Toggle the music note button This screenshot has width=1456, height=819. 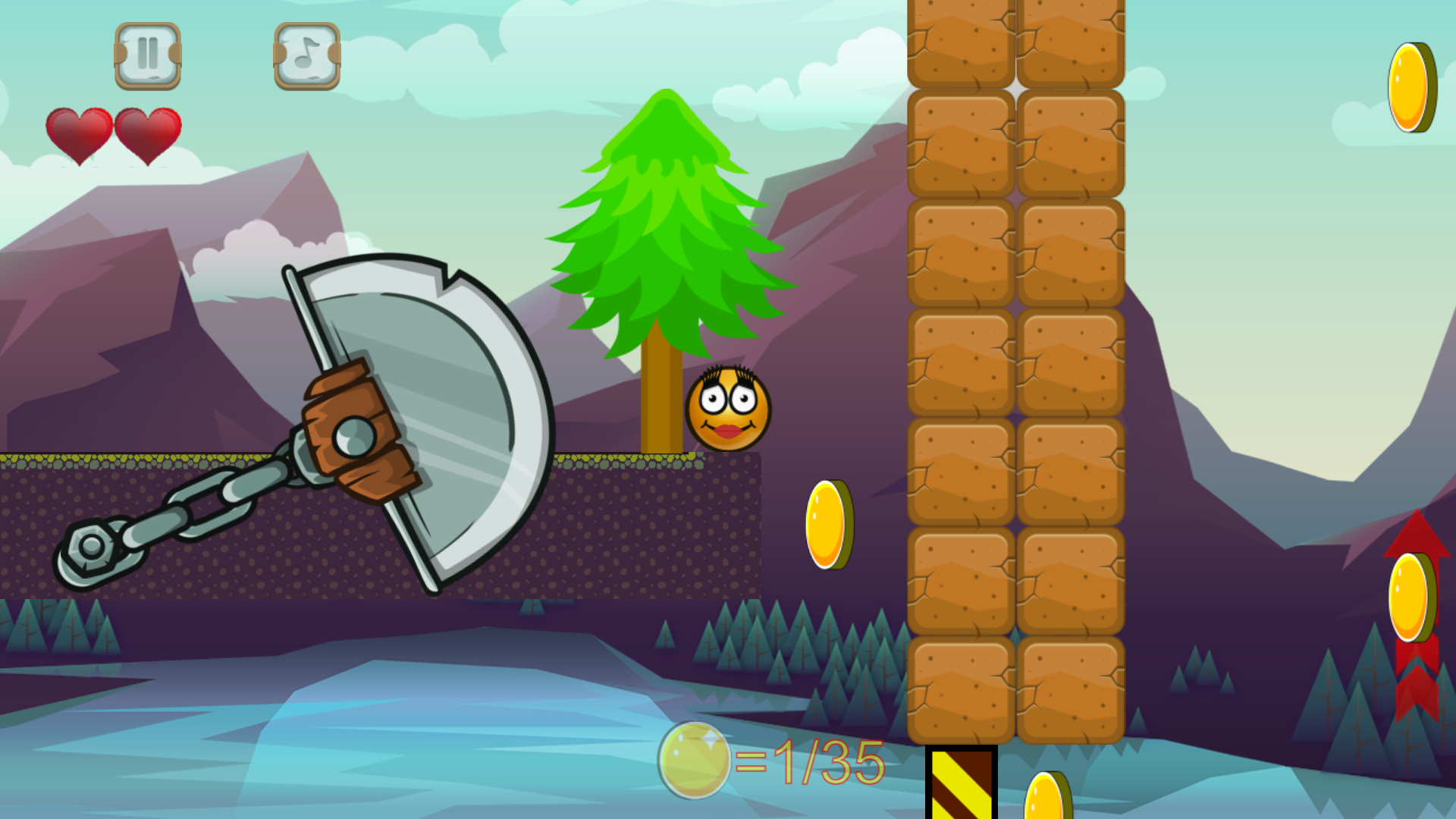click(x=306, y=53)
